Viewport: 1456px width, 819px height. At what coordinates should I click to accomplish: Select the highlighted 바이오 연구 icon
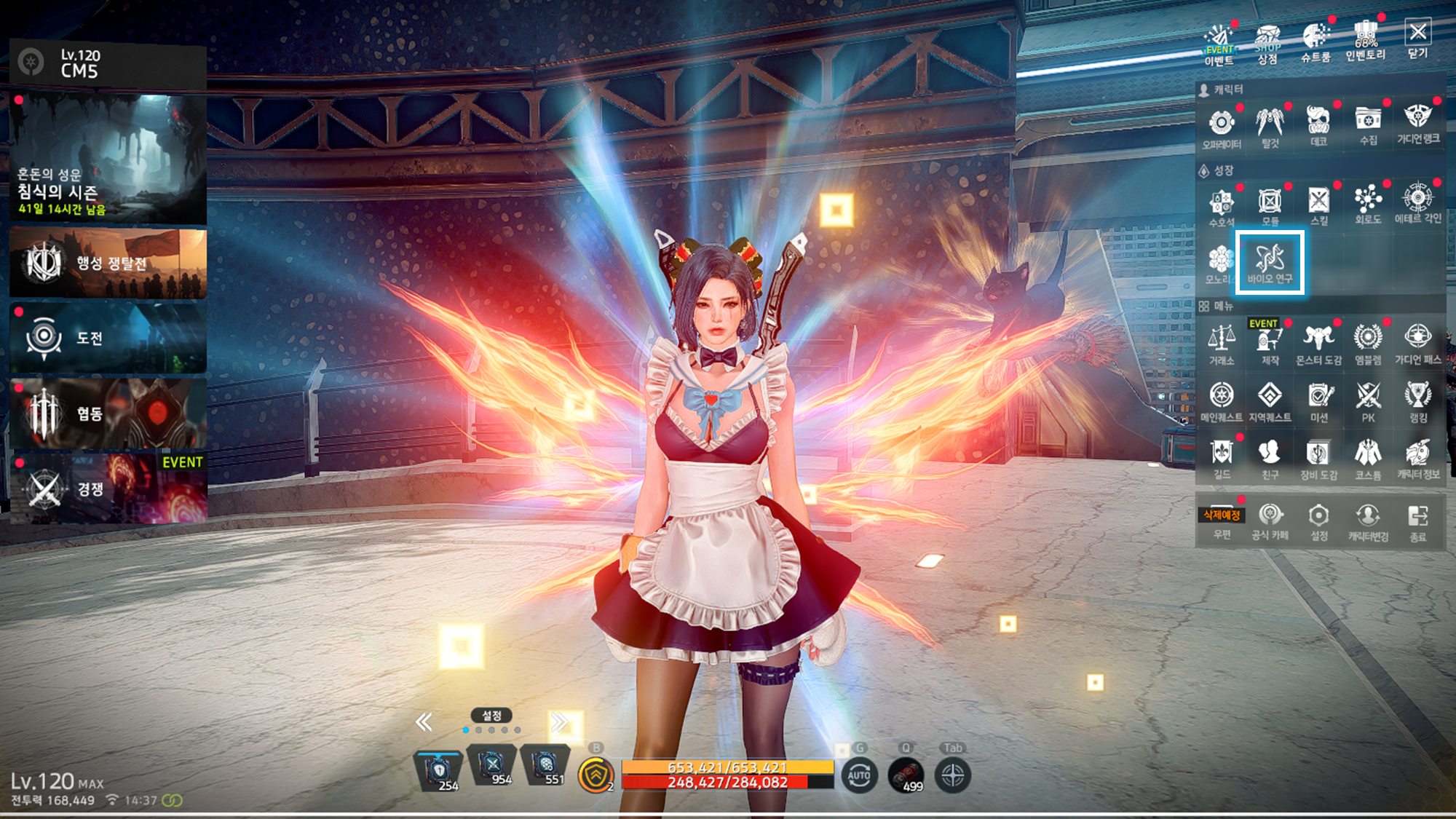click(x=1270, y=263)
